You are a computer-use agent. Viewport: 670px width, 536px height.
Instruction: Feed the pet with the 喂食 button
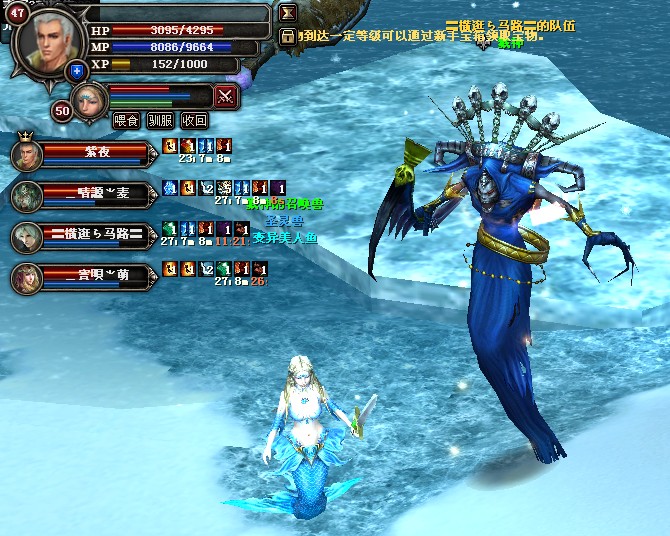tap(126, 121)
